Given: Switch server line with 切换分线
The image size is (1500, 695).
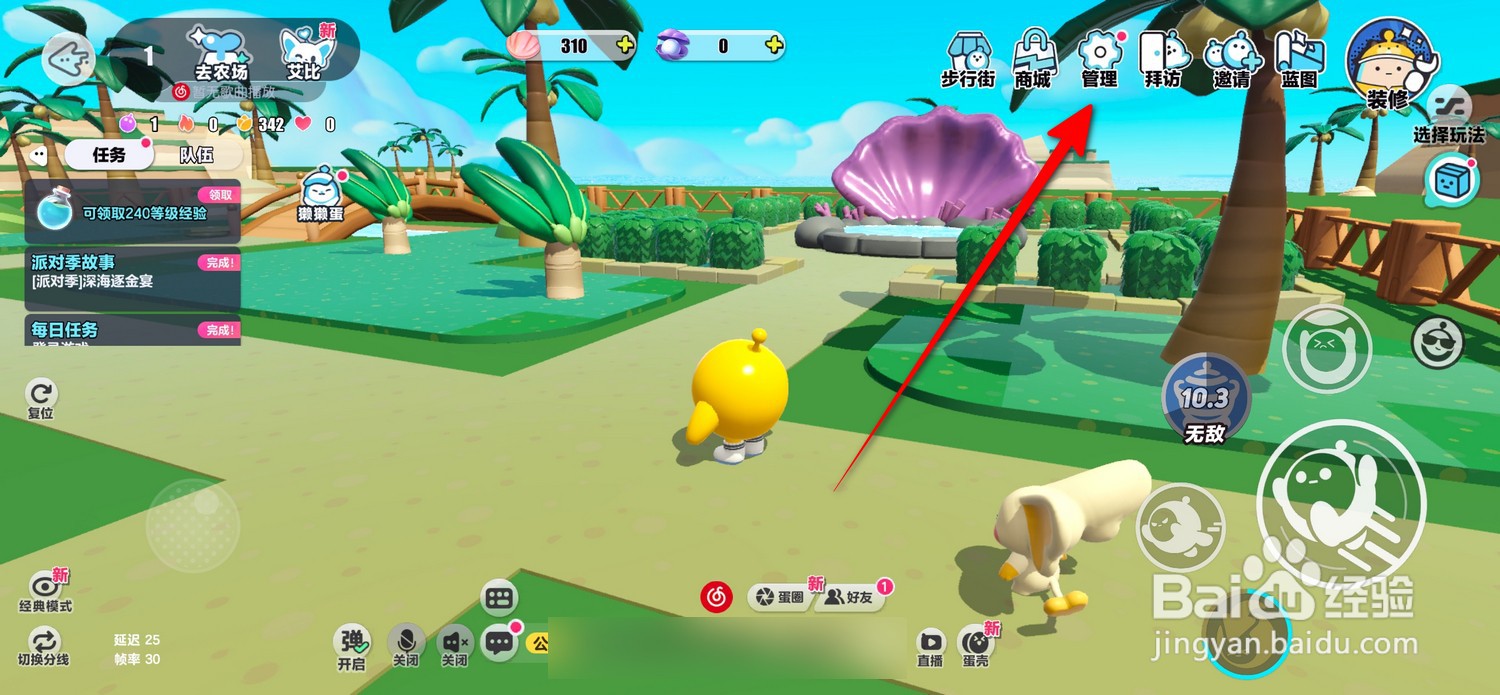Looking at the screenshot, I should point(44,647).
